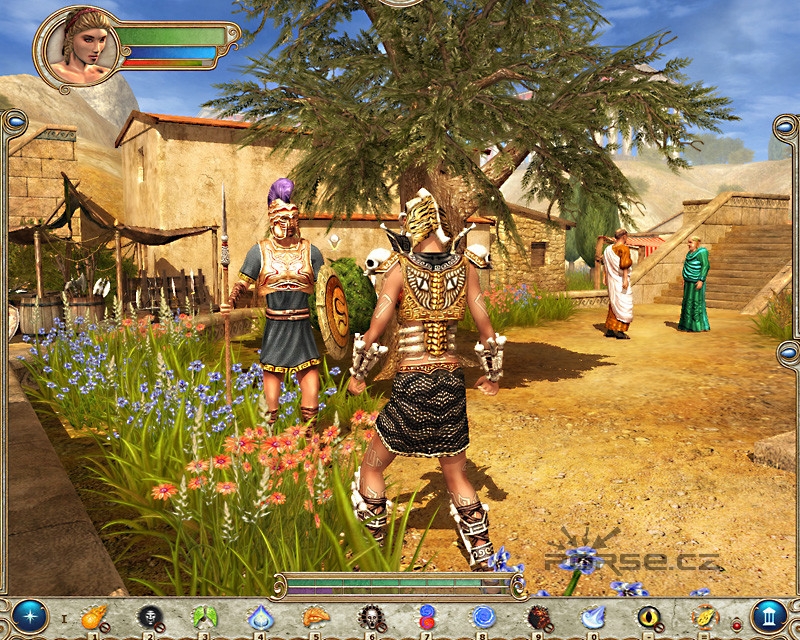Use the golden rune skill icon
Viewport: 800px width, 640px height.
click(705, 617)
